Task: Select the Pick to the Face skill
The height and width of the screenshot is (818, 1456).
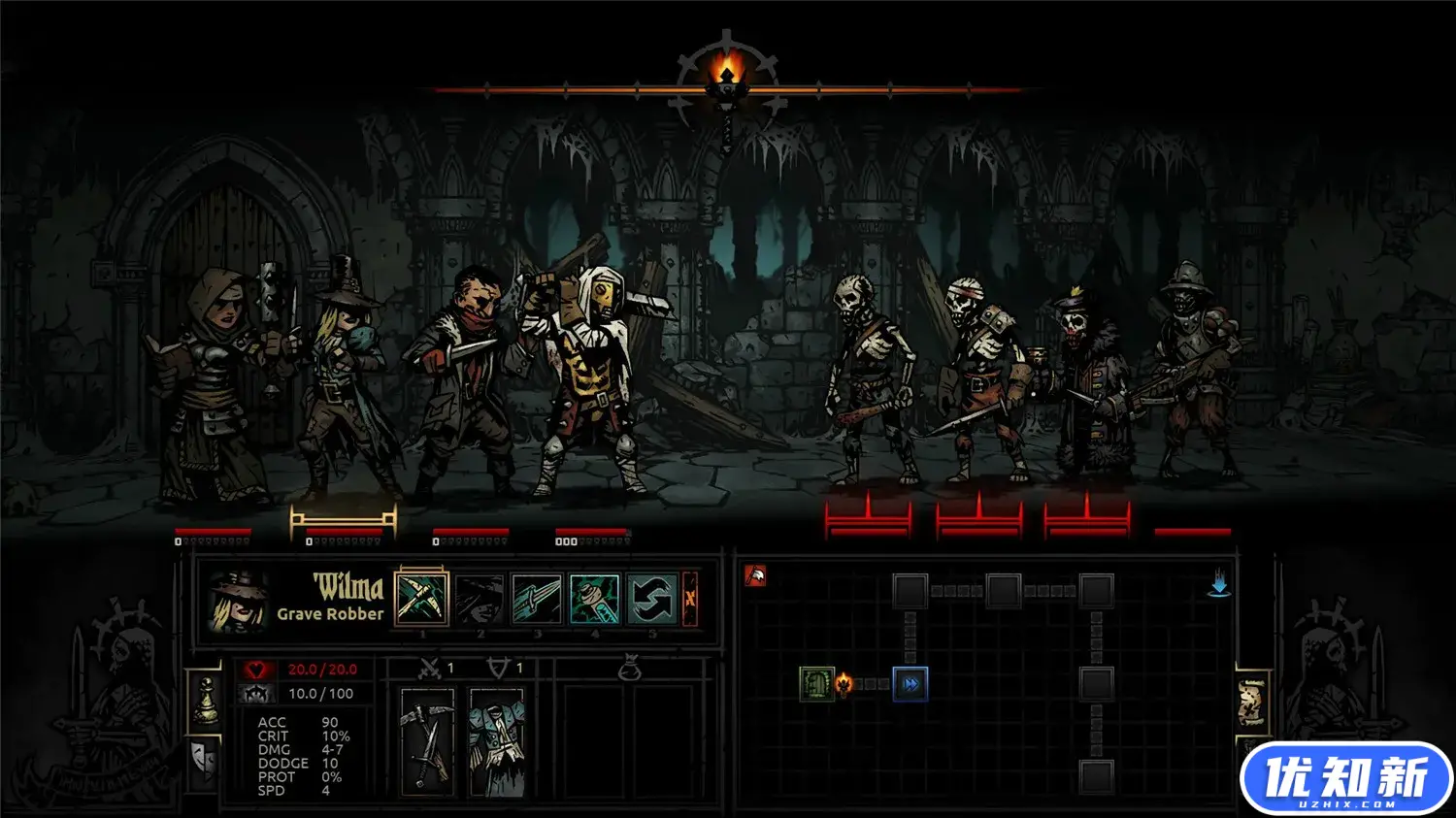Action: coord(422,599)
